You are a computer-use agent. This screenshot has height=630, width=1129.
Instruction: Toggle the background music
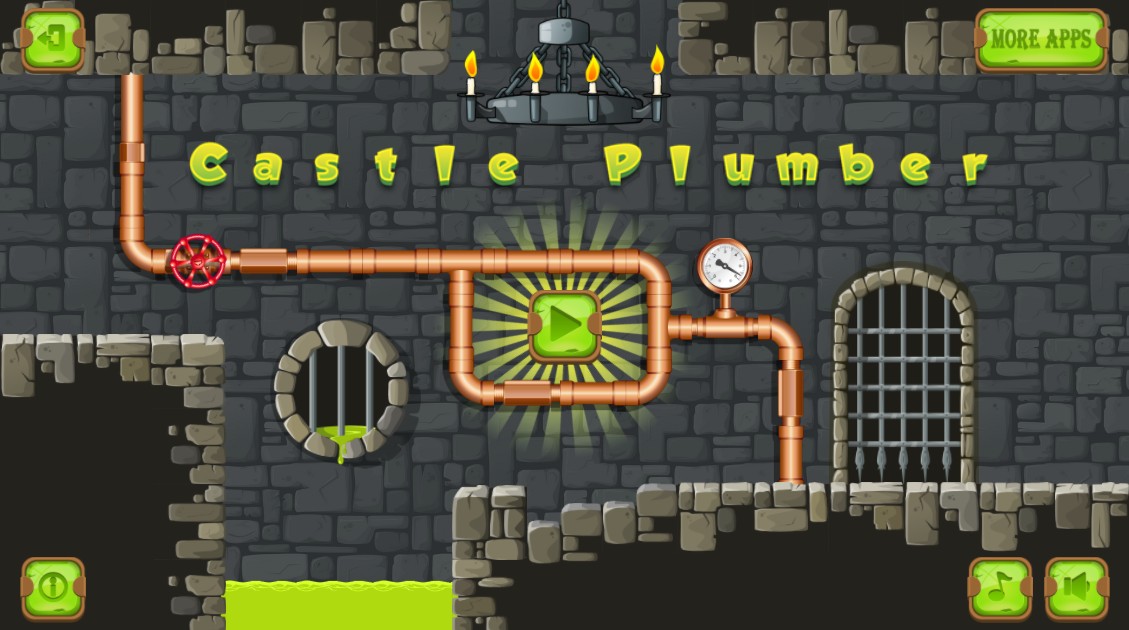(999, 588)
